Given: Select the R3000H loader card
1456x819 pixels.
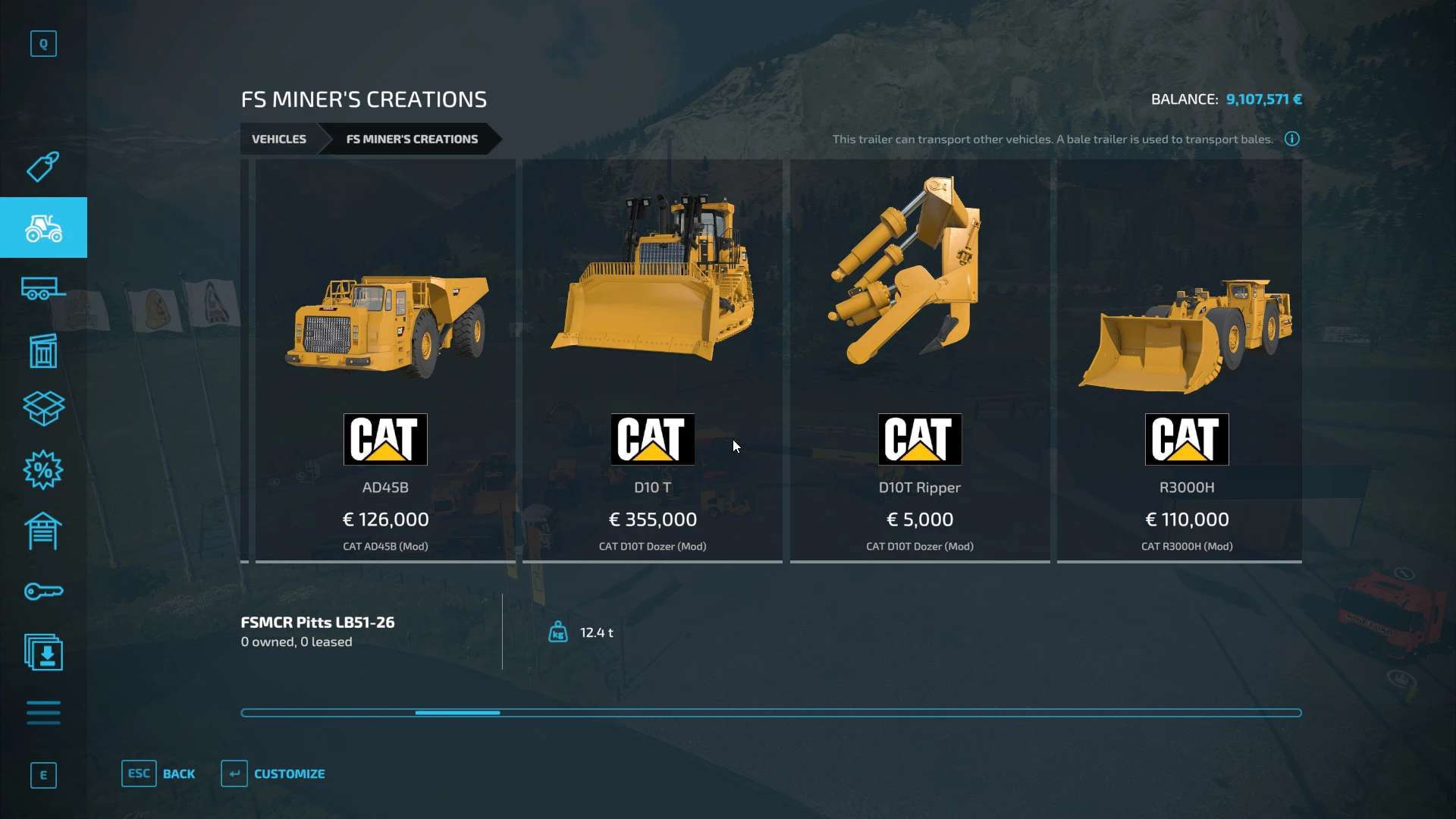Looking at the screenshot, I should 1185,356.
